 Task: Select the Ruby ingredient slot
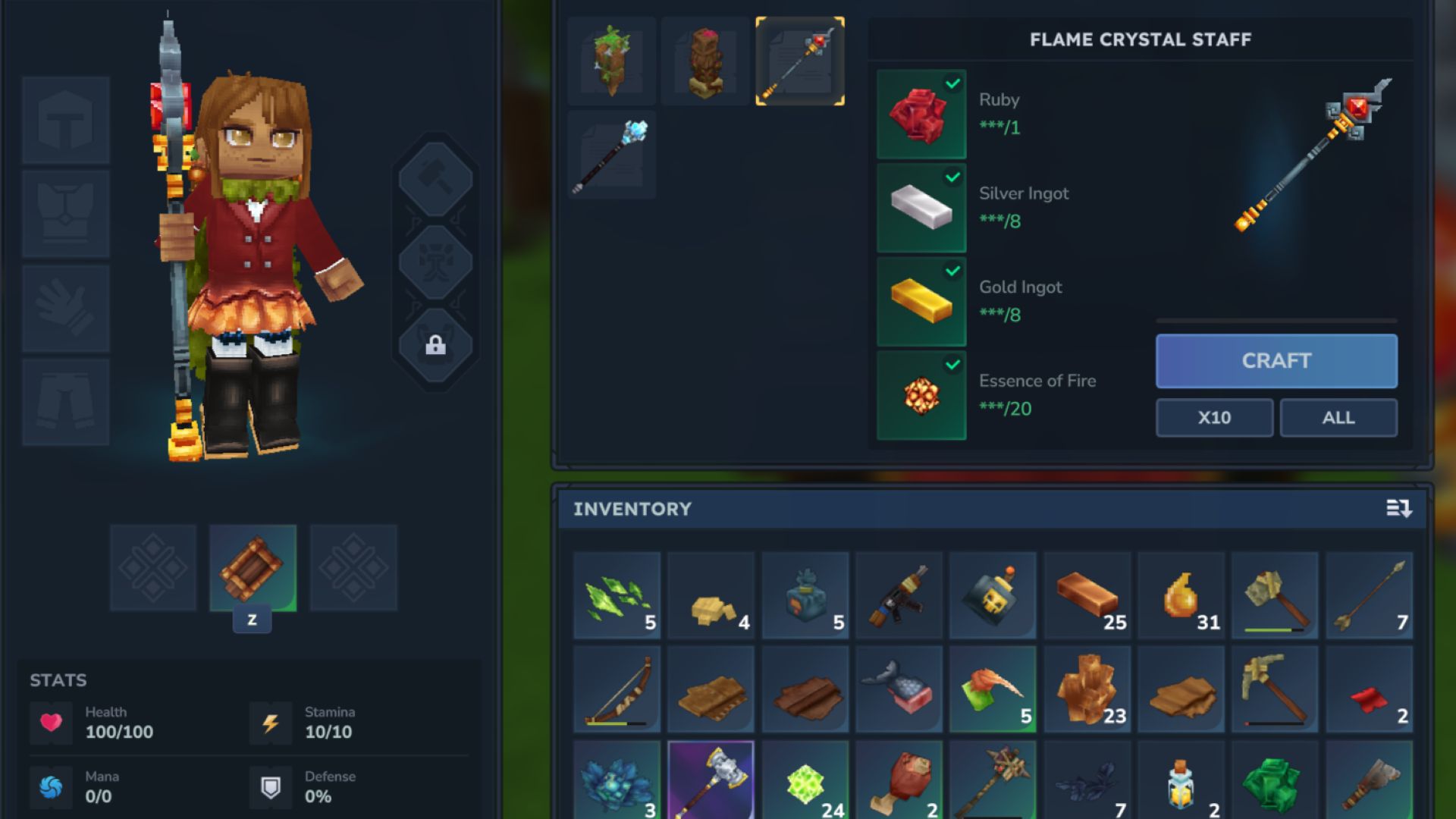(921, 115)
